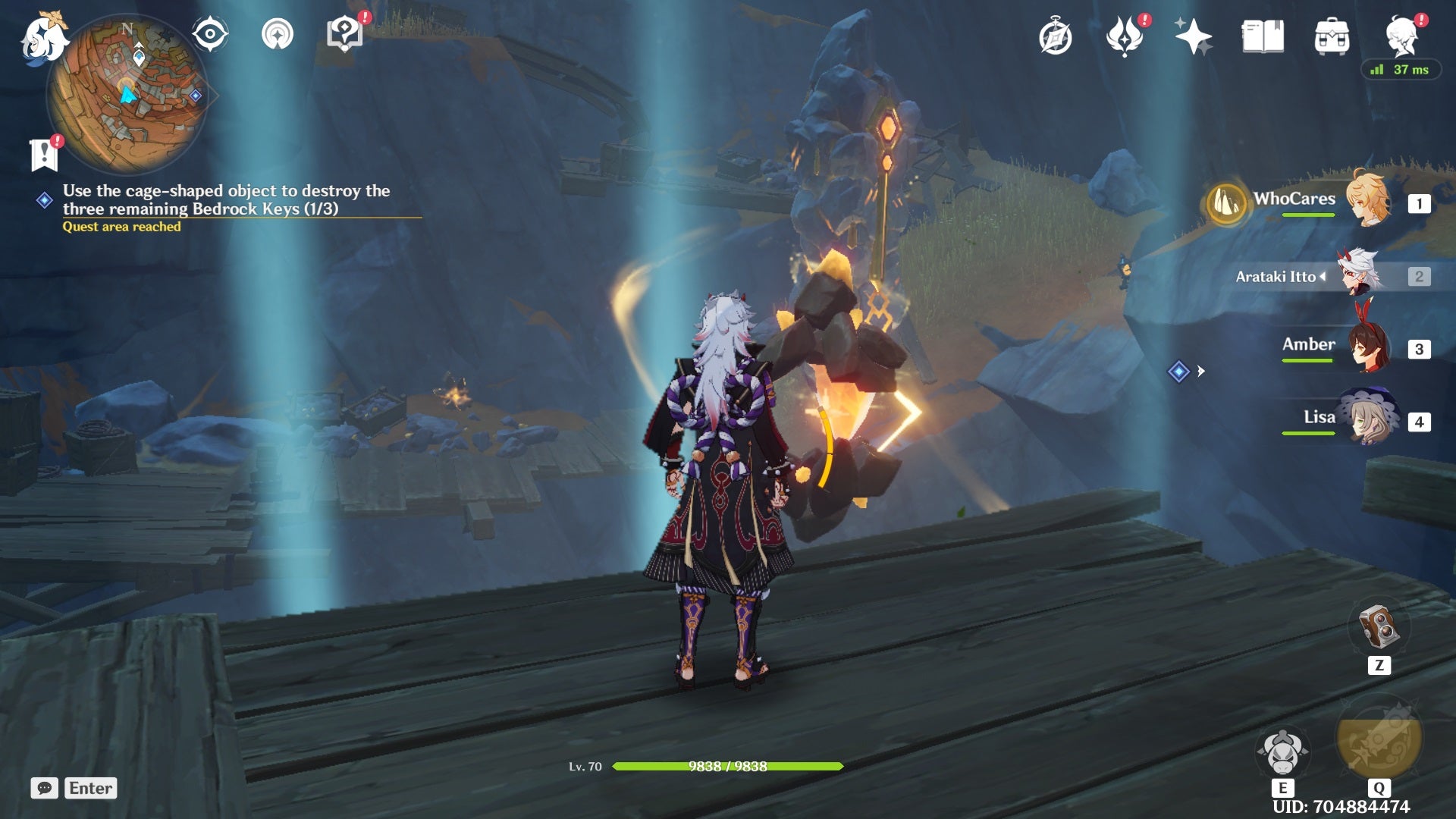This screenshot has width=1456, height=819.
Task: Click the Bedrock Keys quest objective text
Action: click(227, 199)
